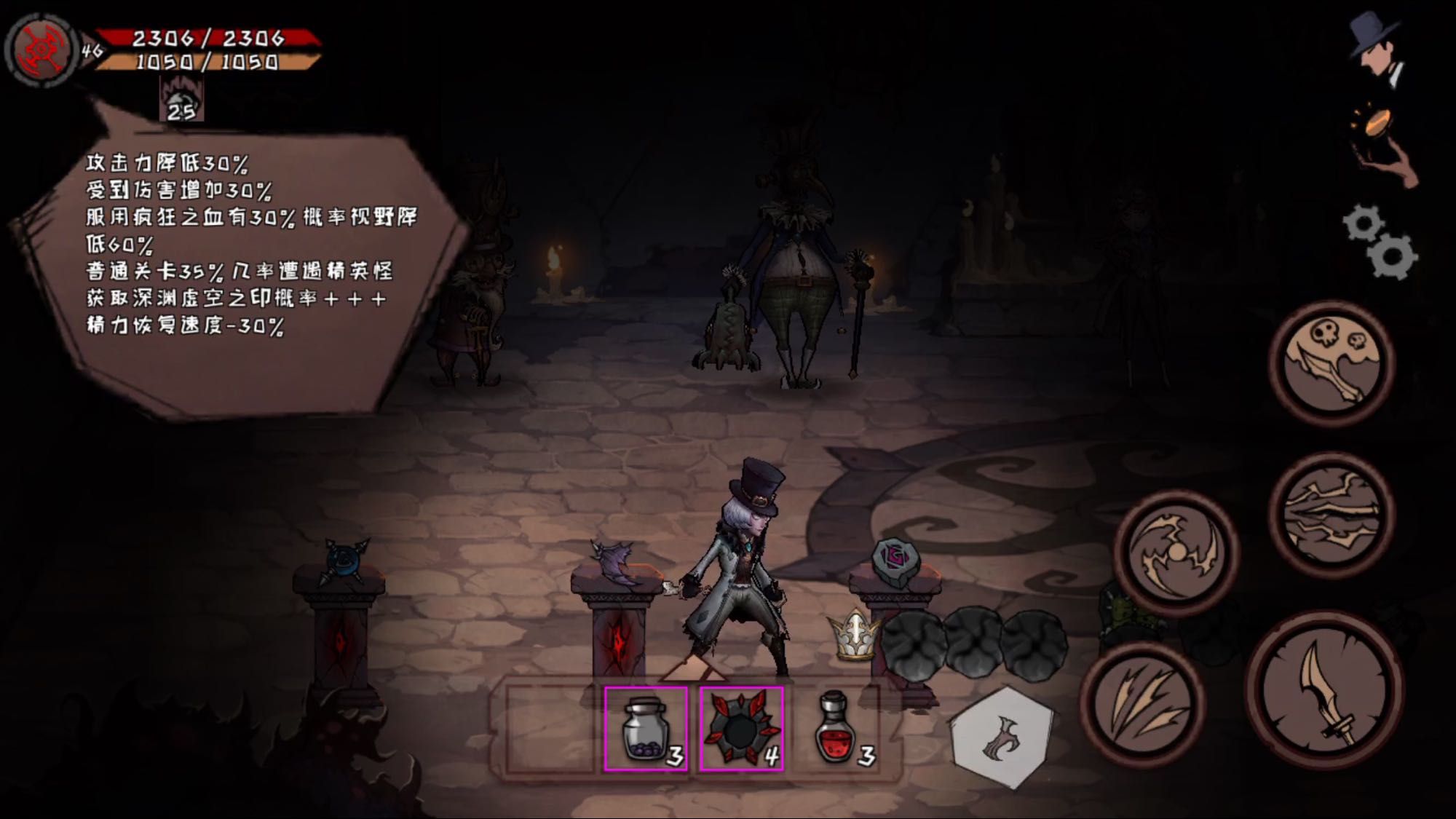This screenshot has height=819, width=1456.
Task: Use the red spiked bomb item
Action: (741, 729)
